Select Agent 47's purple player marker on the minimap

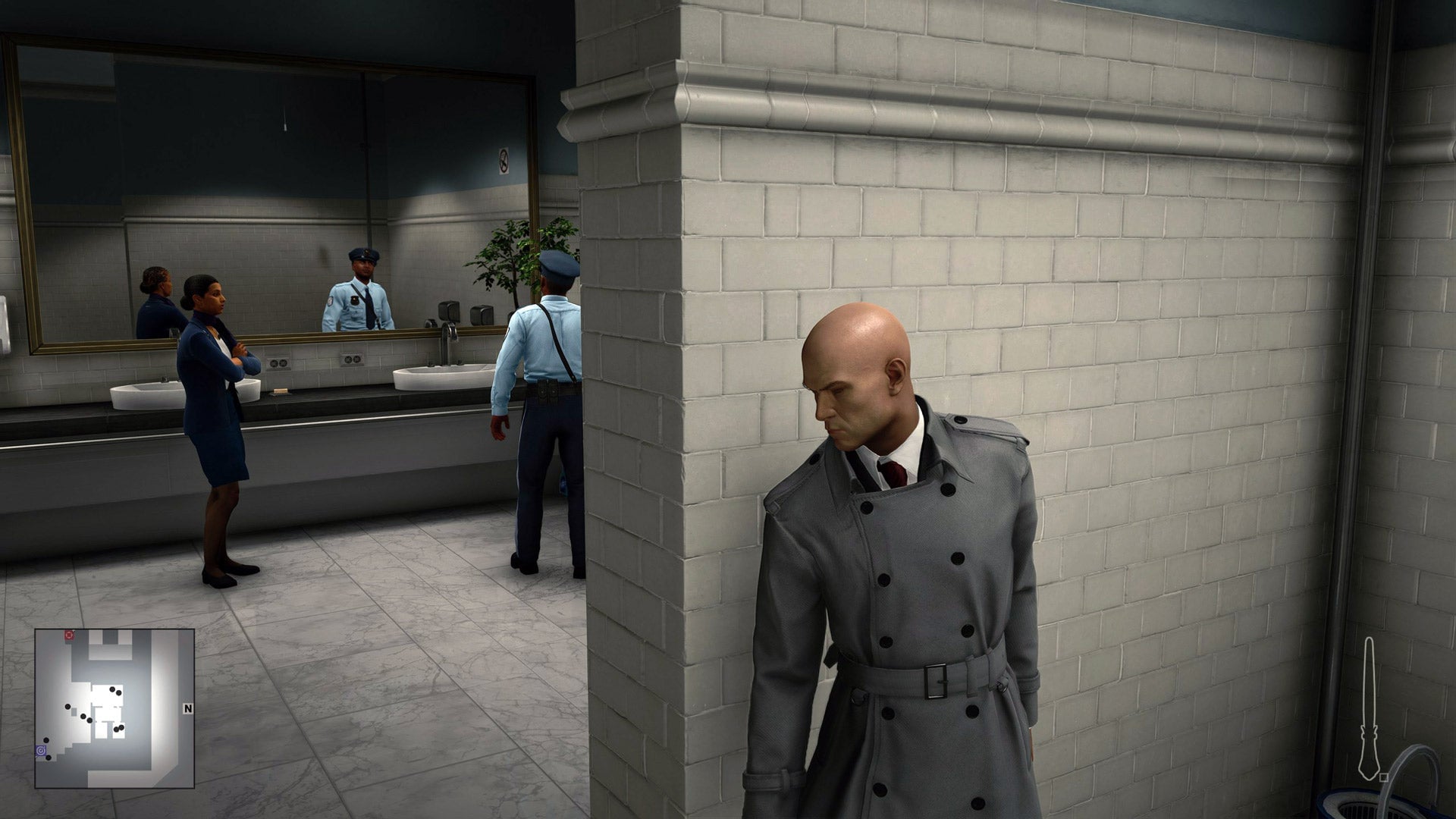click(x=40, y=749)
